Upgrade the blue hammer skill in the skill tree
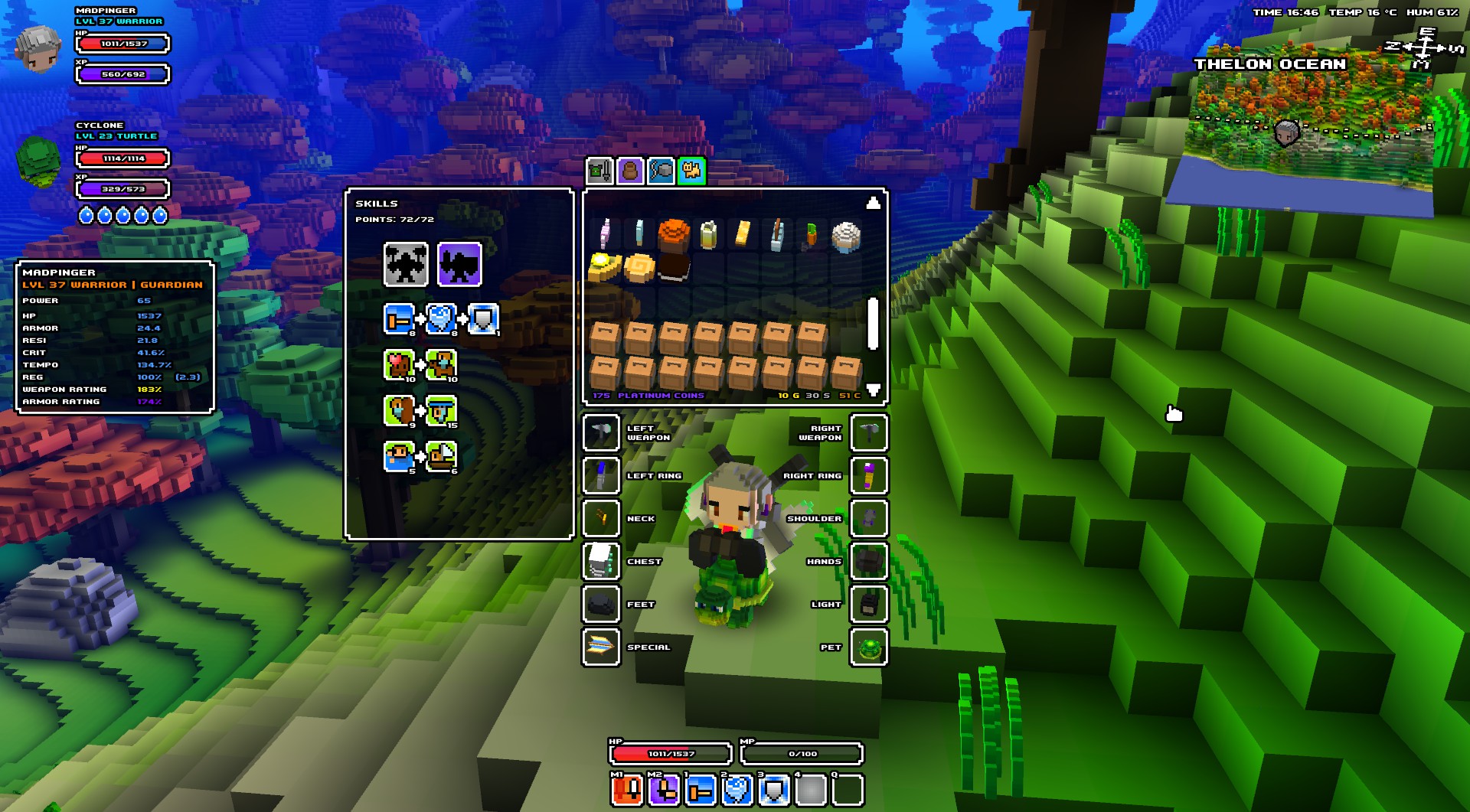This screenshot has height=812, width=1470. (x=399, y=319)
